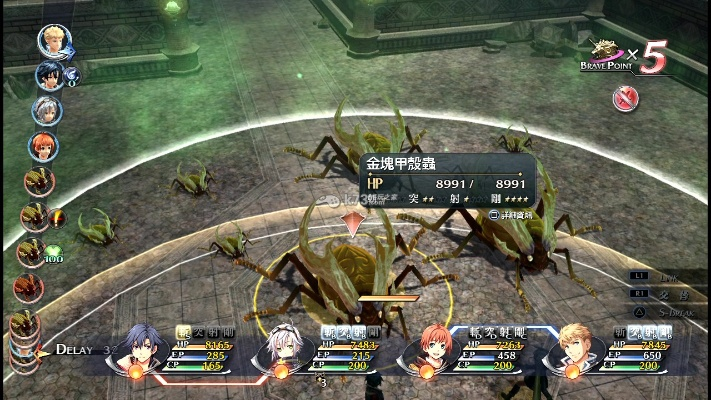The width and height of the screenshot is (711, 400).
Task: Click the red crossed-out sword status icon
Action: coord(626,97)
